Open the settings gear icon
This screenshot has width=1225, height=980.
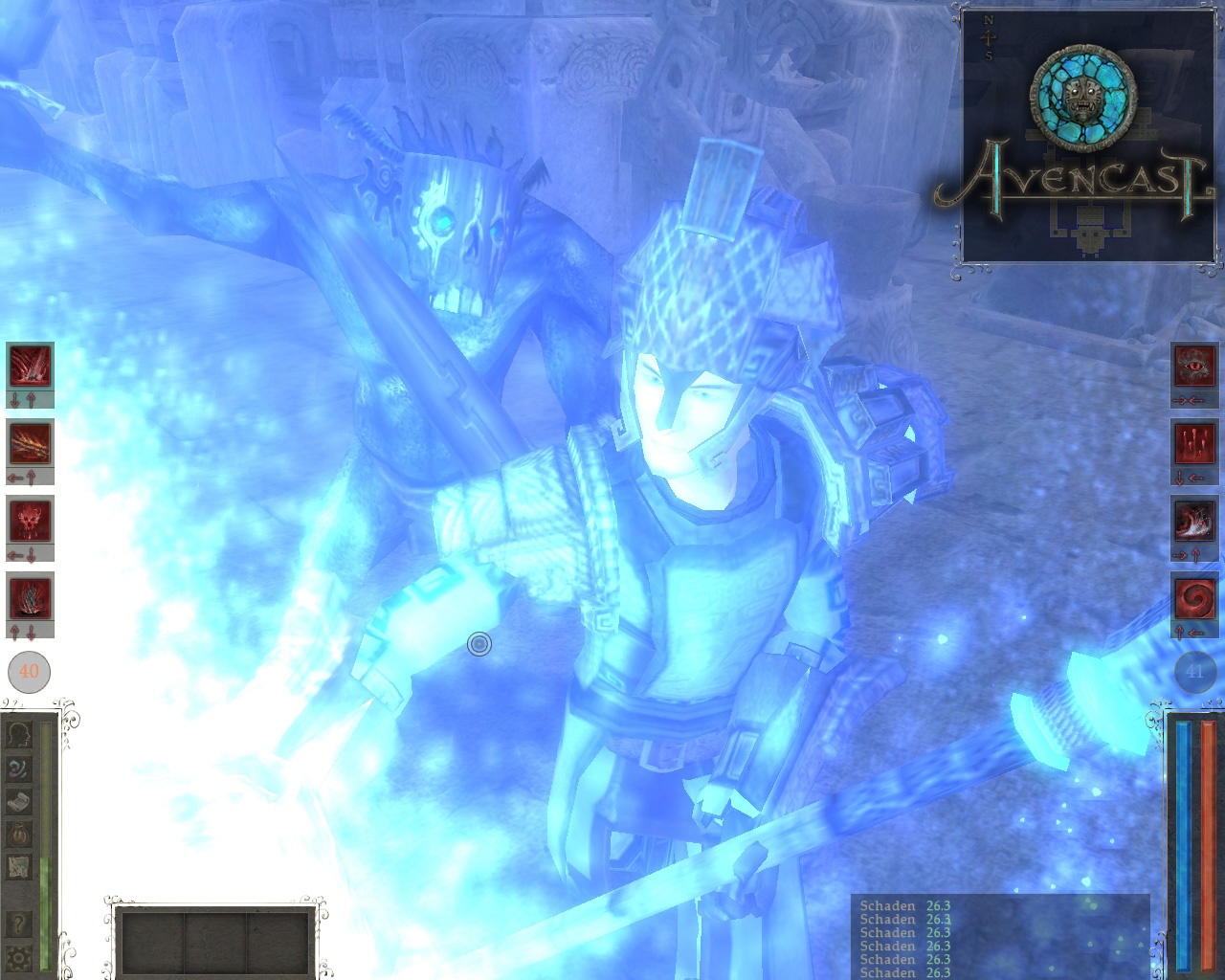tap(21, 956)
